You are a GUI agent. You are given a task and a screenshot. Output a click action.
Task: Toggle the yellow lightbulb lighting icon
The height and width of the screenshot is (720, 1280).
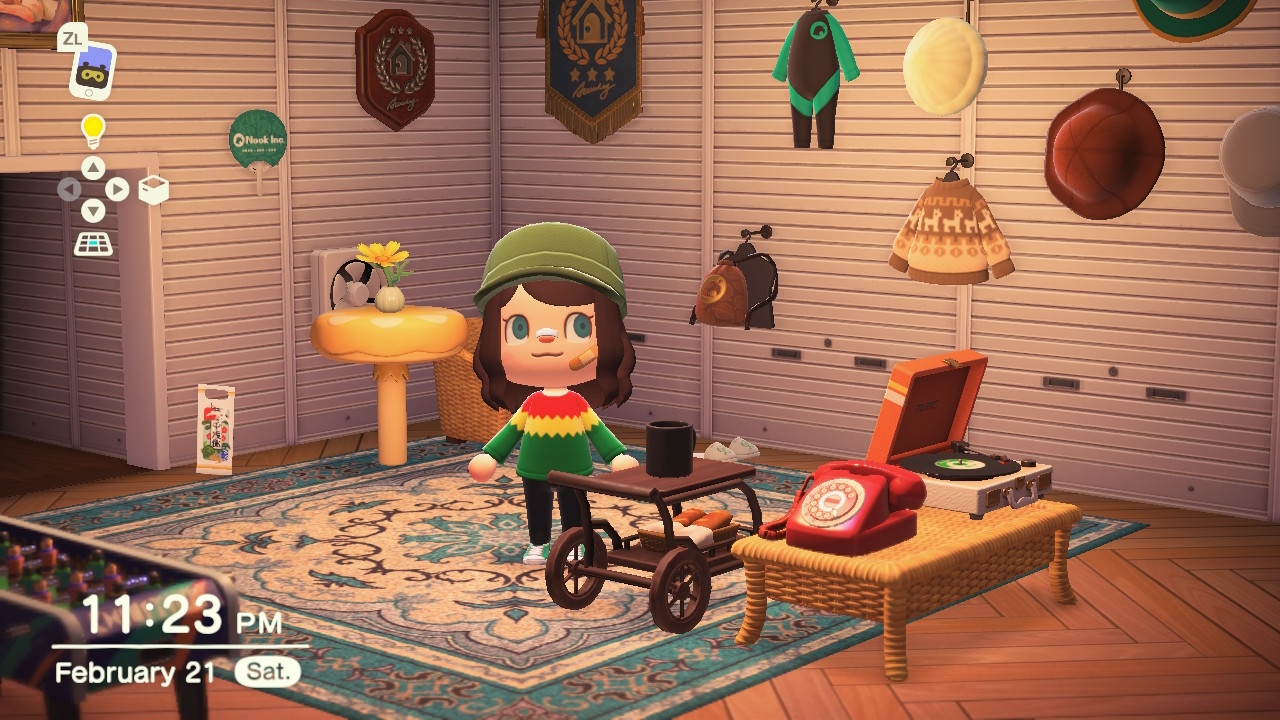click(93, 129)
